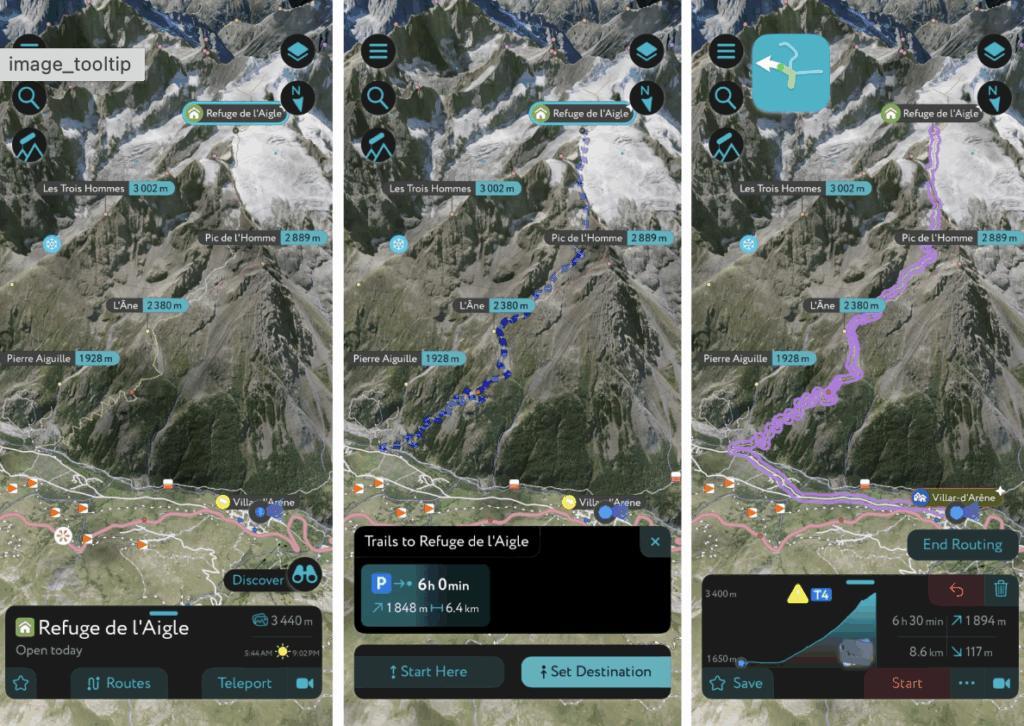The height and width of the screenshot is (726, 1024).
Task: Select the T4 difficulty badge
Action: [x=821, y=595]
